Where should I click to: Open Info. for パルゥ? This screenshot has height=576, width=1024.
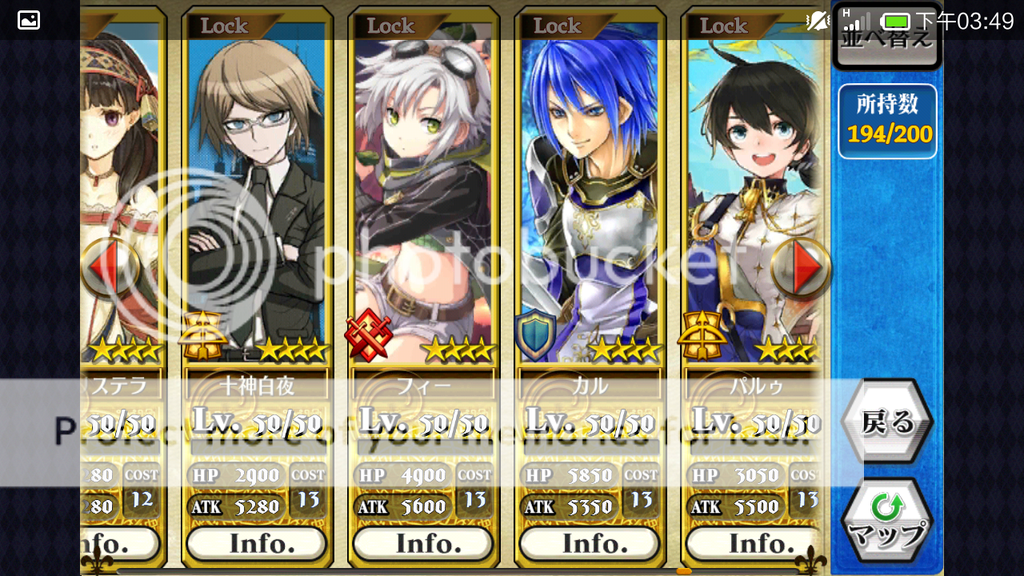[755, 544]
